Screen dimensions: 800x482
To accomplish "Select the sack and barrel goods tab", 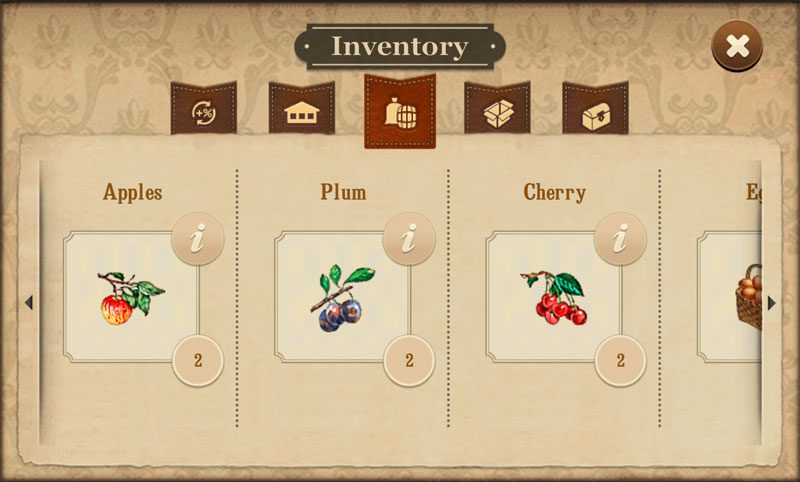I will (400, 112).
